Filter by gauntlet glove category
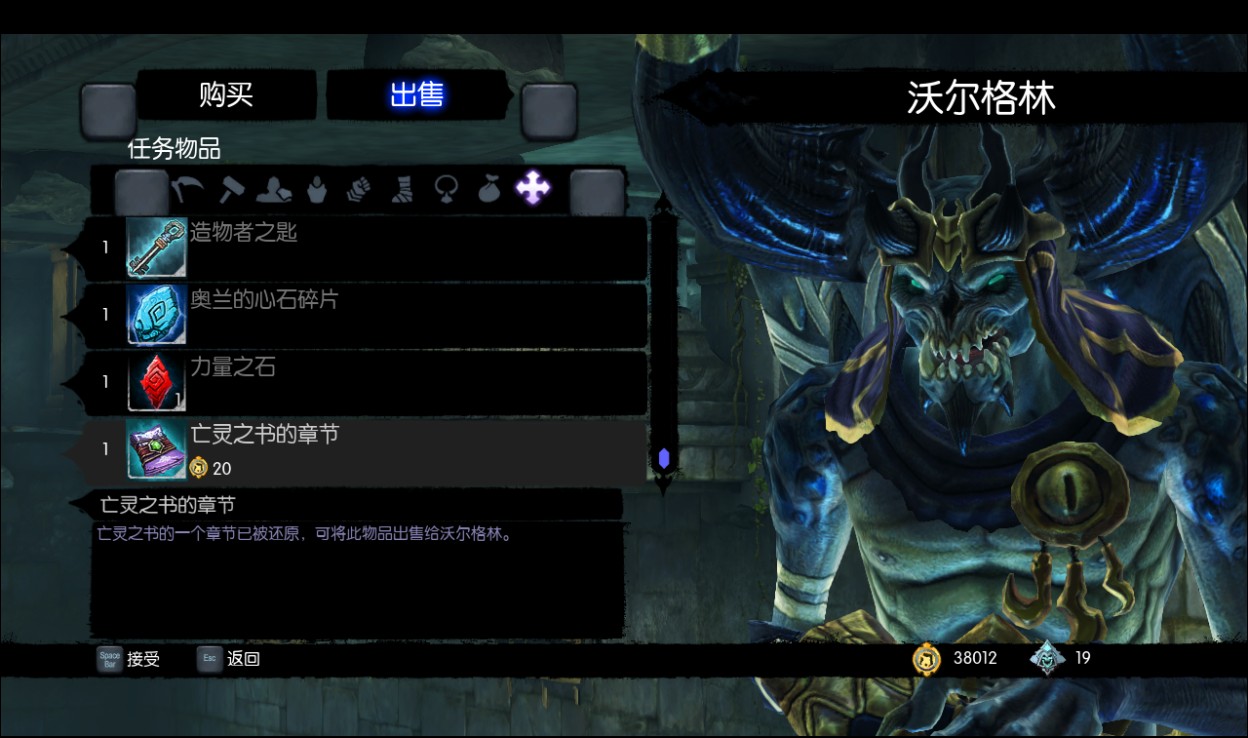This screenshot has height=738, width=1248. [359, 188]
